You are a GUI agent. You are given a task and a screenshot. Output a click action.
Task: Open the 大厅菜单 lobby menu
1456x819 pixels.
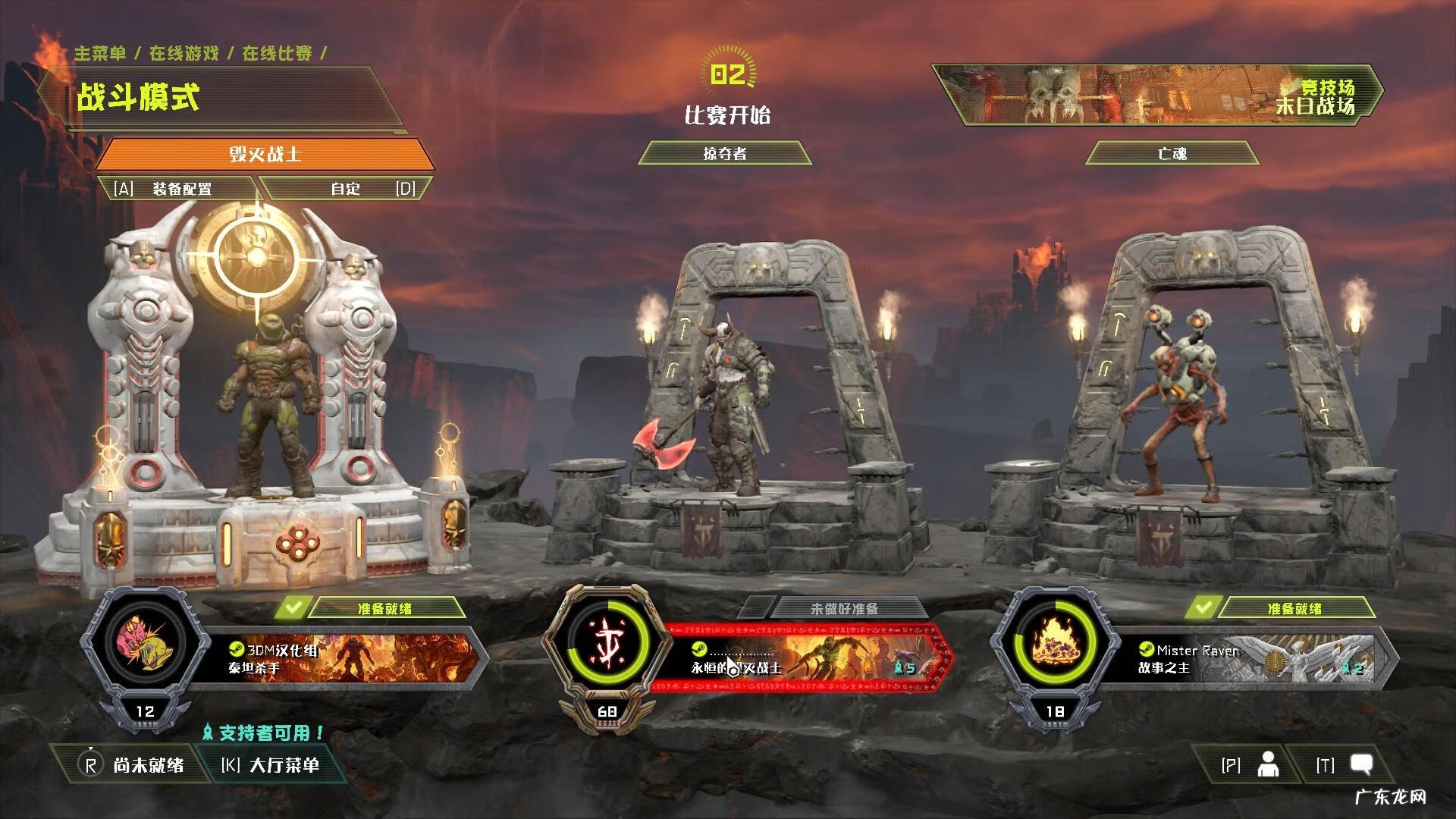pos(270,765)
